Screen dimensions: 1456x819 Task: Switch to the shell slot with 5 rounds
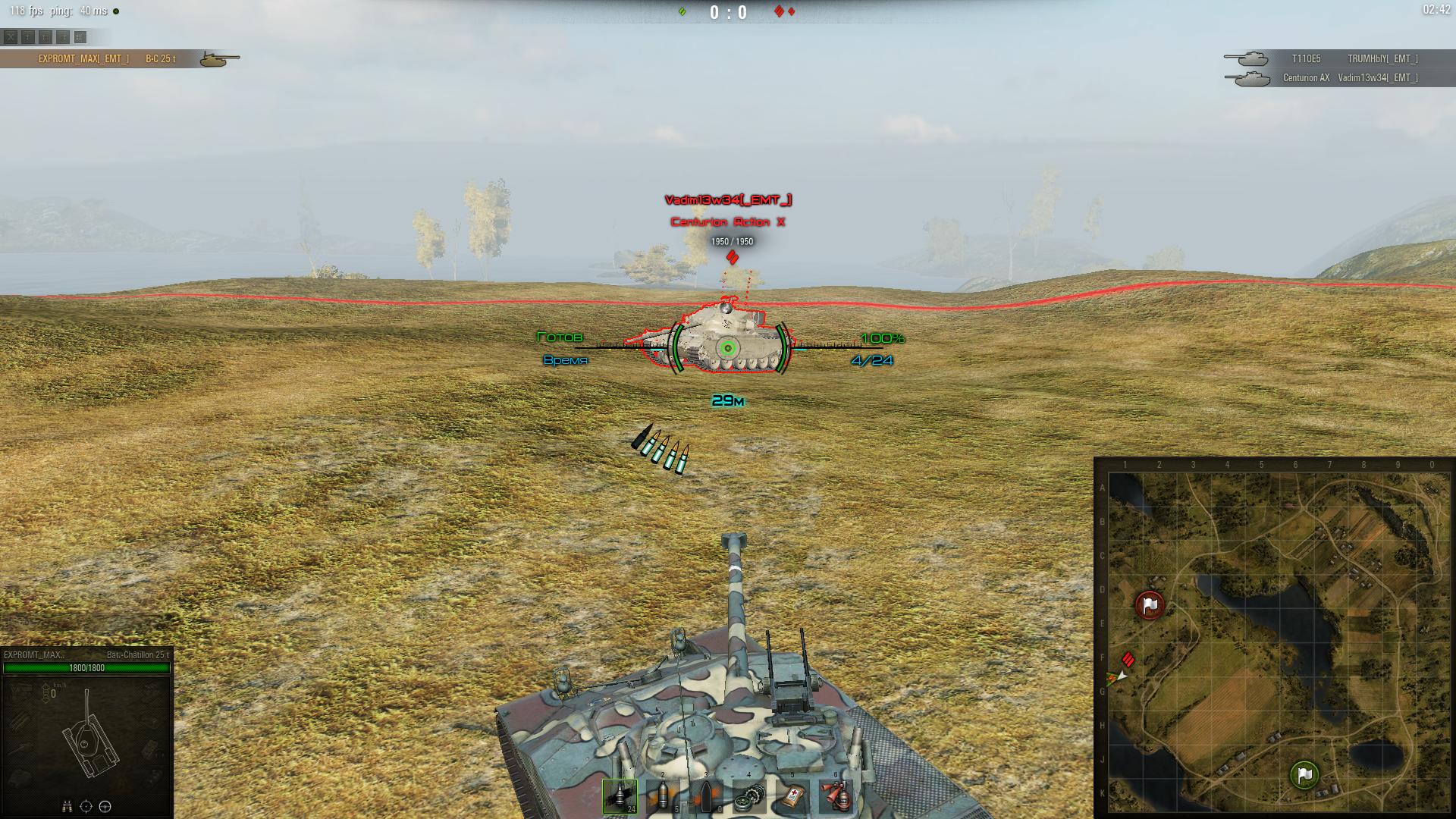click(664, 796)
